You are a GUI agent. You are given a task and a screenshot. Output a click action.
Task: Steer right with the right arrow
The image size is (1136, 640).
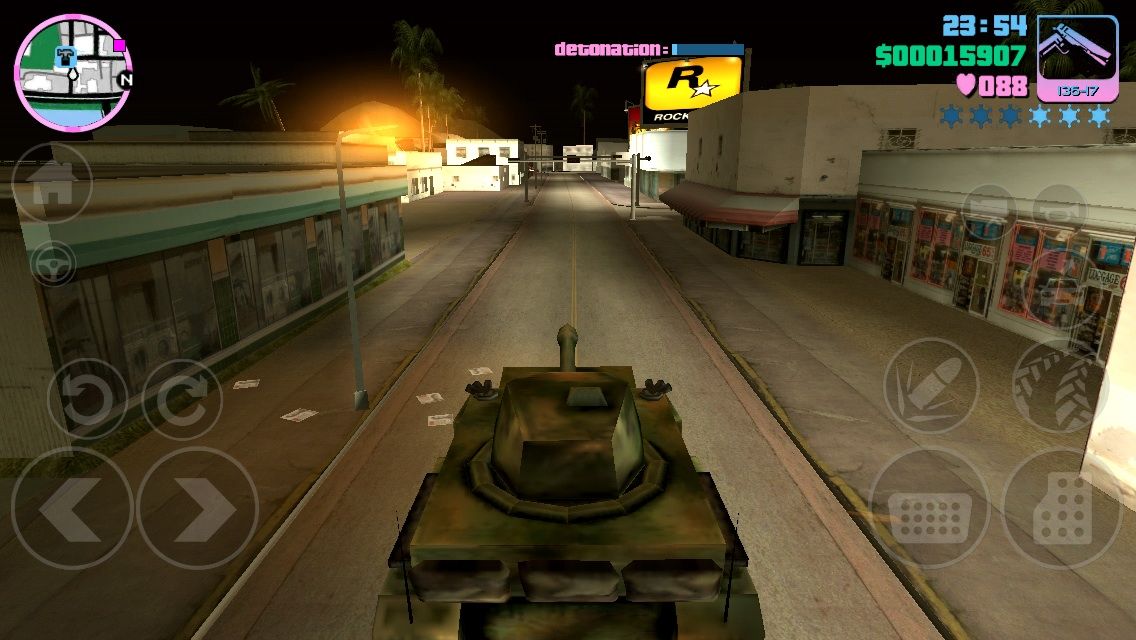(197, 508)
